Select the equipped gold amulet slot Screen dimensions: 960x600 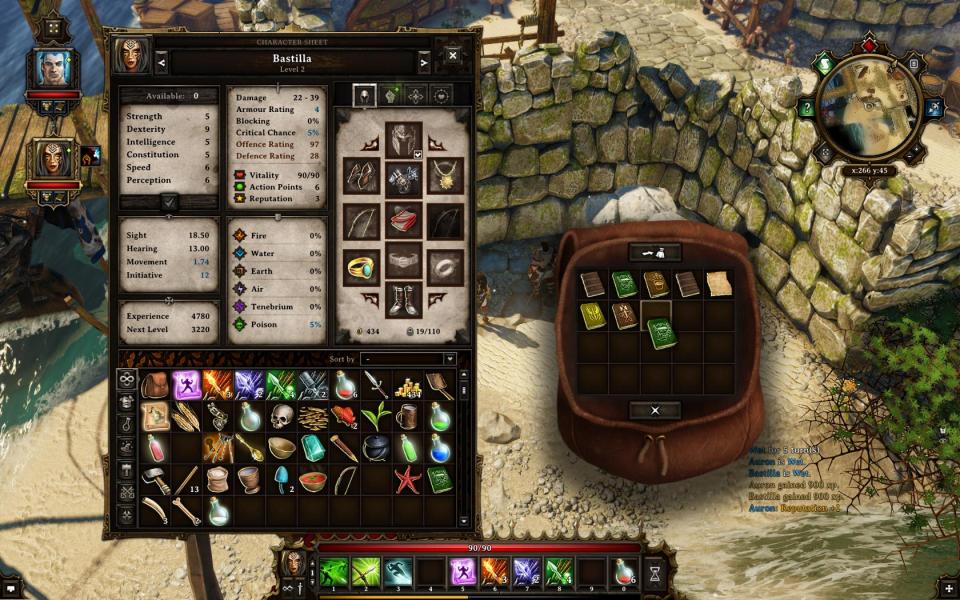point(445,175)
